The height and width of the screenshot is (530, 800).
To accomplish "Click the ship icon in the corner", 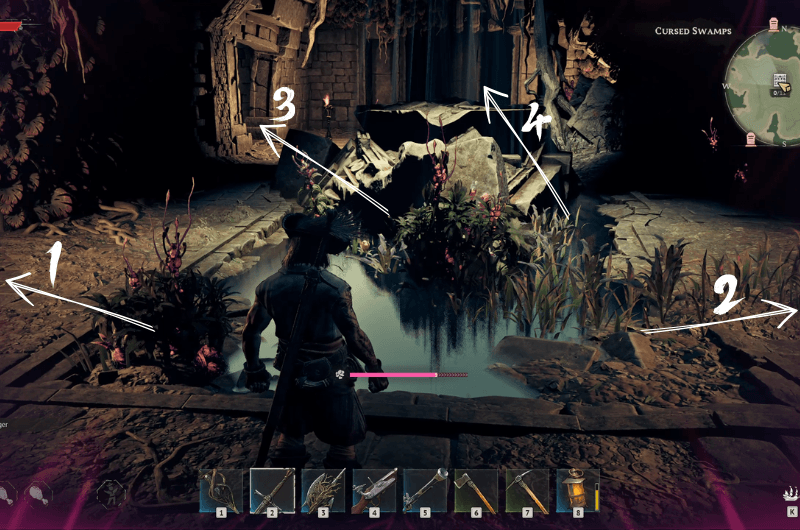I will [x=790, y=494].
